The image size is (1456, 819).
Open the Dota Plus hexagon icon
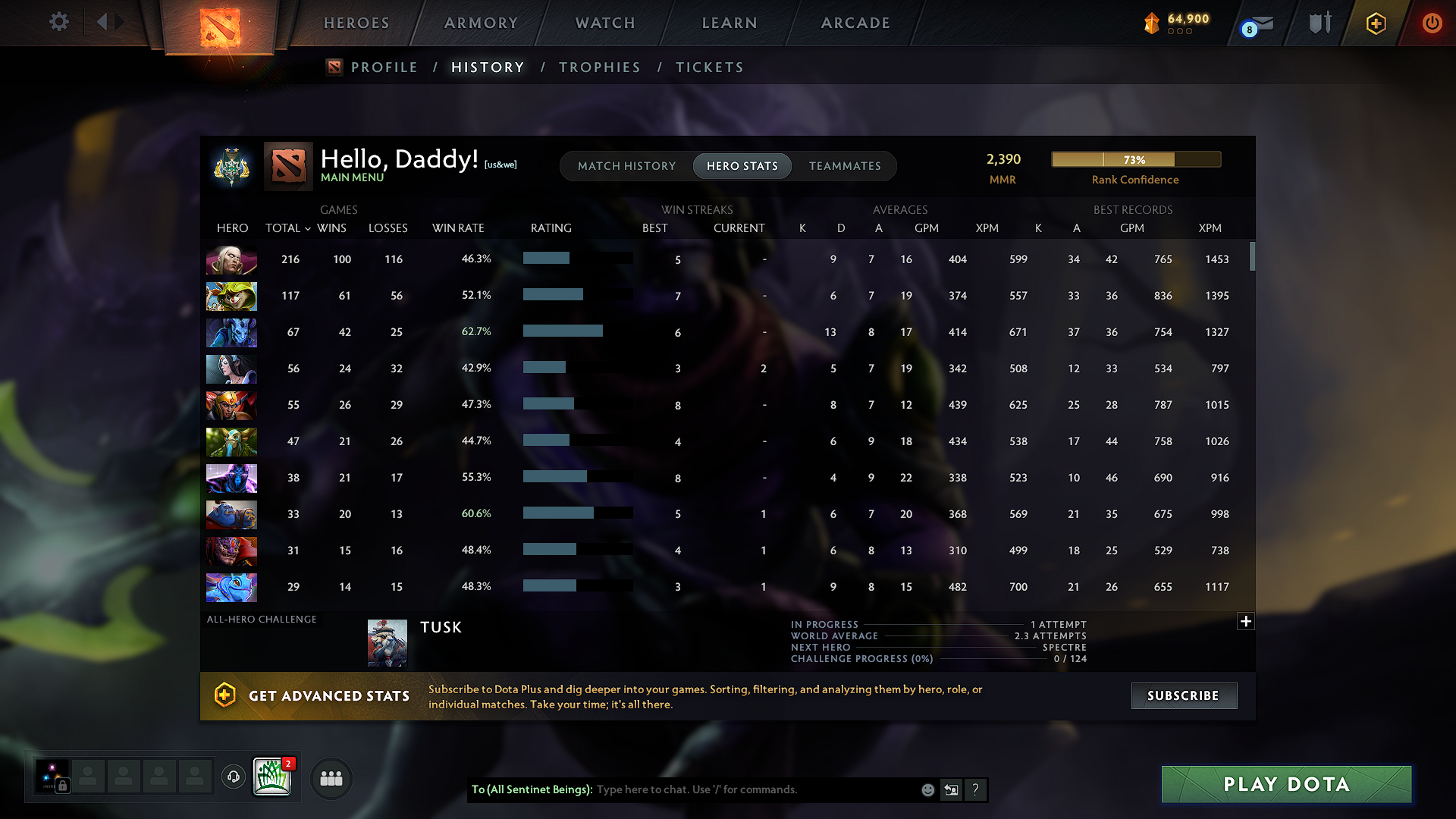click(1375, 22)
